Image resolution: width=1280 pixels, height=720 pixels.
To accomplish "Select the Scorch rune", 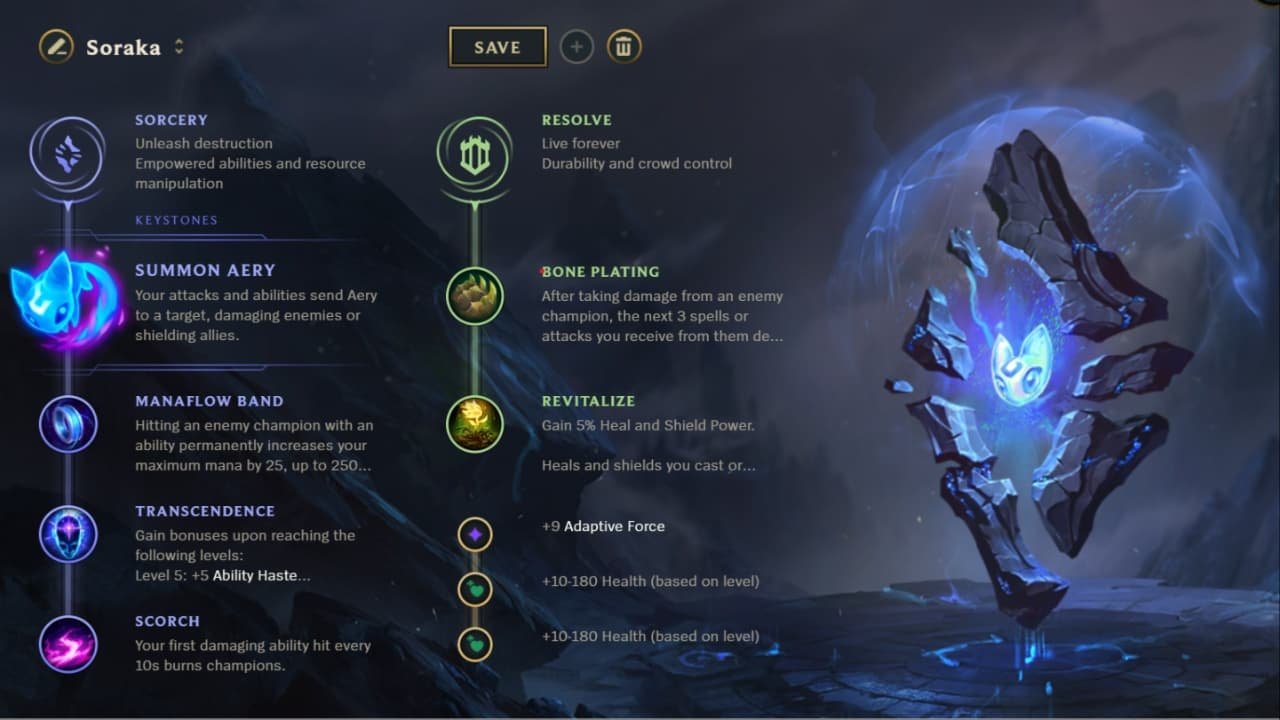I will (68, 644).
